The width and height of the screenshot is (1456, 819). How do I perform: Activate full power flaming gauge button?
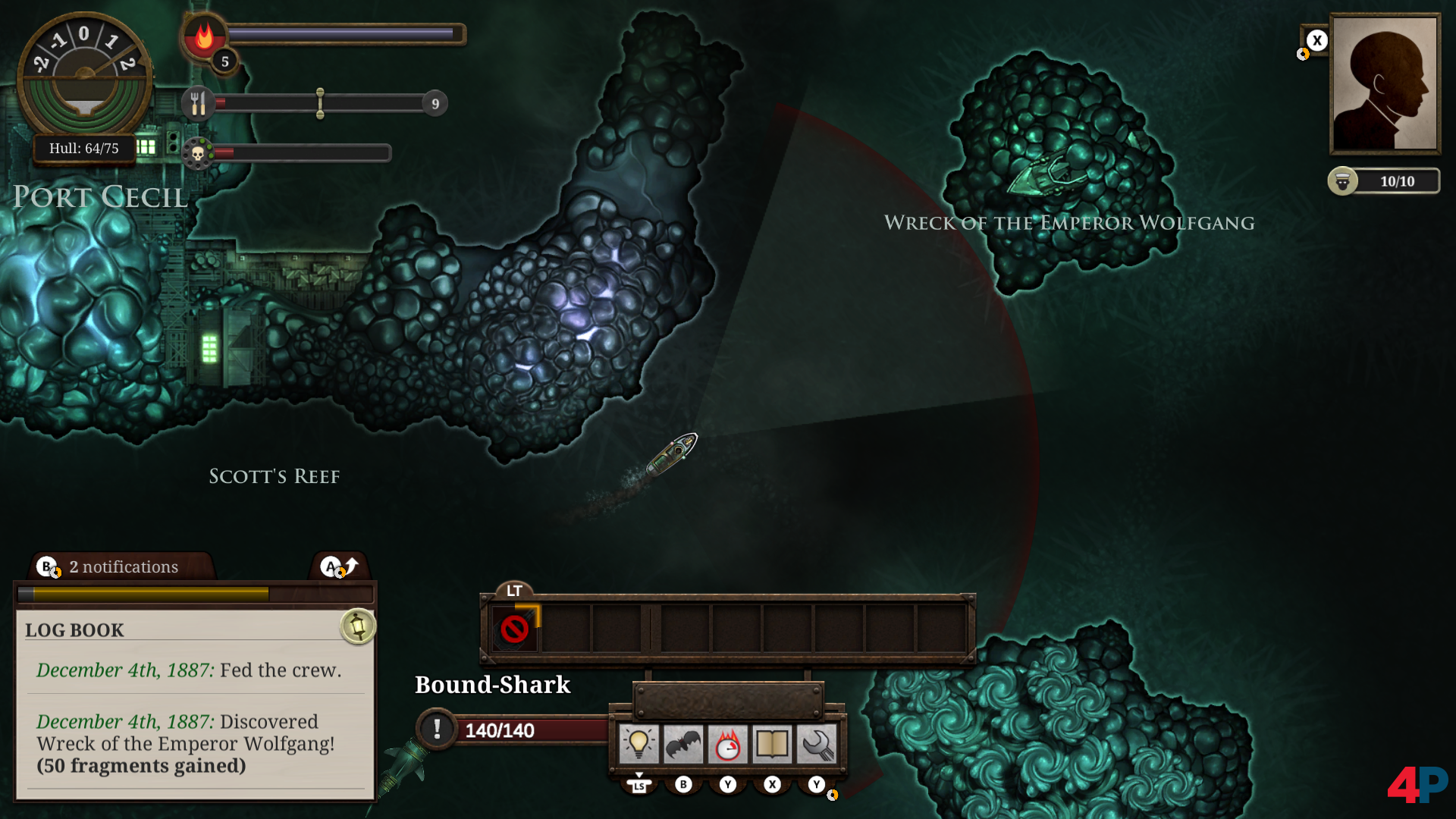pyautogui.click(x=727, y=744)
